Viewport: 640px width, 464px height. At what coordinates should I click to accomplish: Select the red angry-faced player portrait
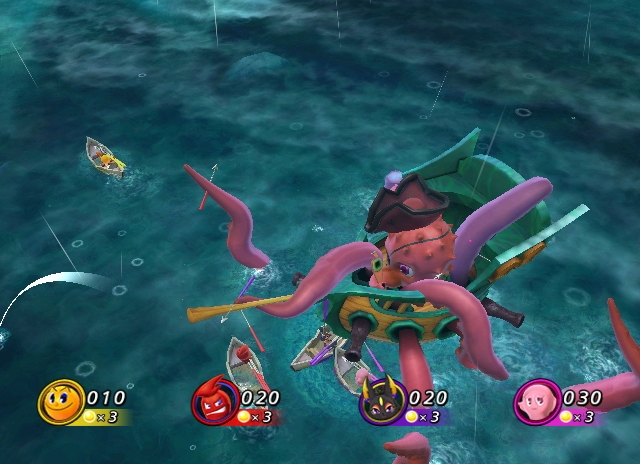(x=214, y=402)
